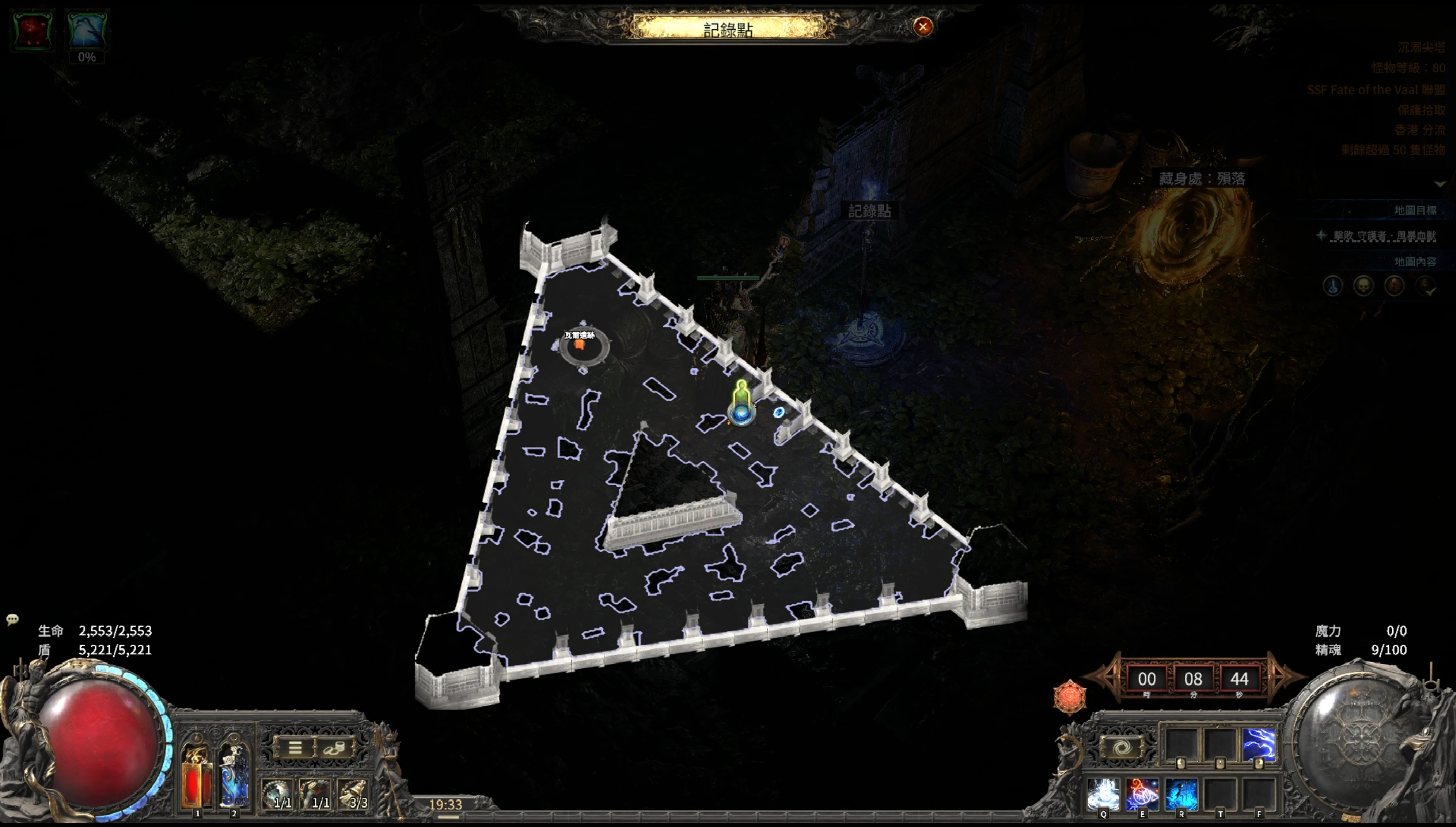1456x827 pixels.
Task: Open the three-line menu button
Action: [x=295, y=749]
